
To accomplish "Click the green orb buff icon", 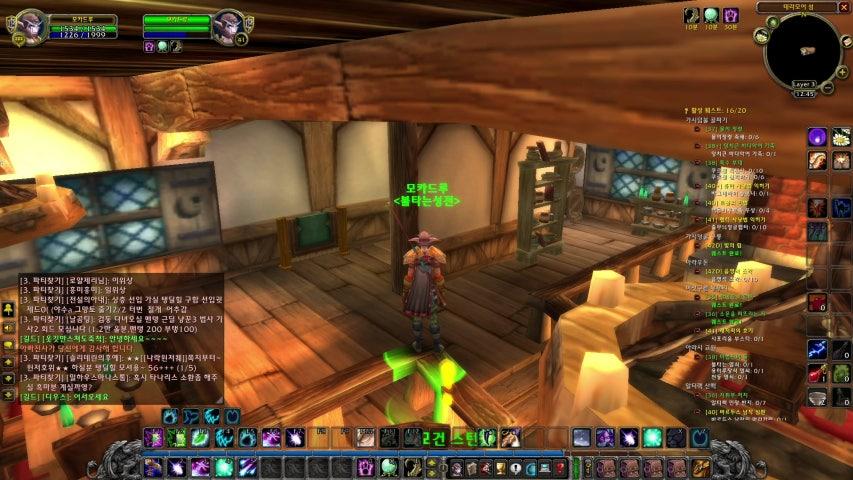I will [711, 15].
